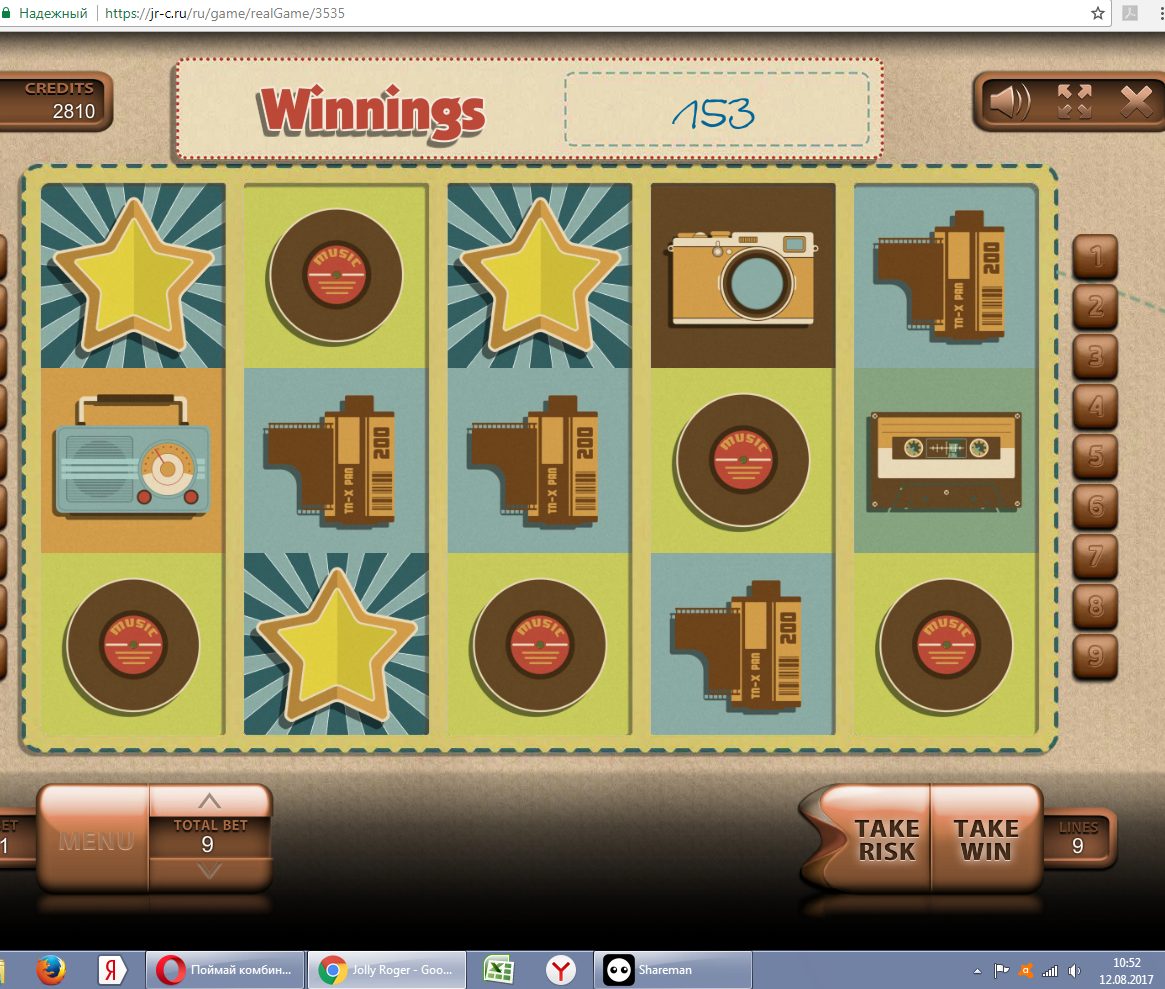Choose payline number 6

pyautogui.click(x=1096, y=507)
